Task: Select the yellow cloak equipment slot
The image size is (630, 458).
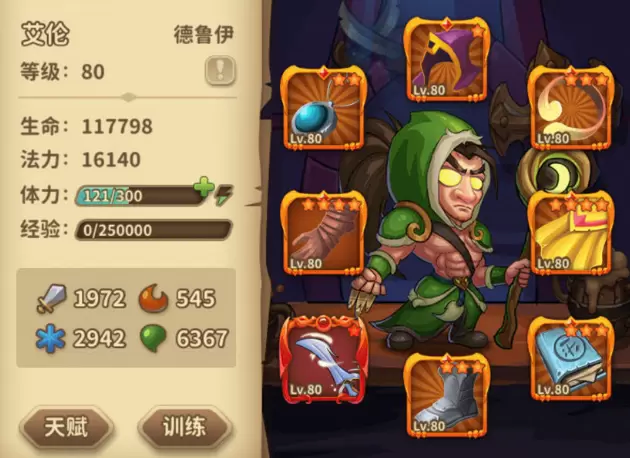Action: pyautogui.click(x=569, y=231)
